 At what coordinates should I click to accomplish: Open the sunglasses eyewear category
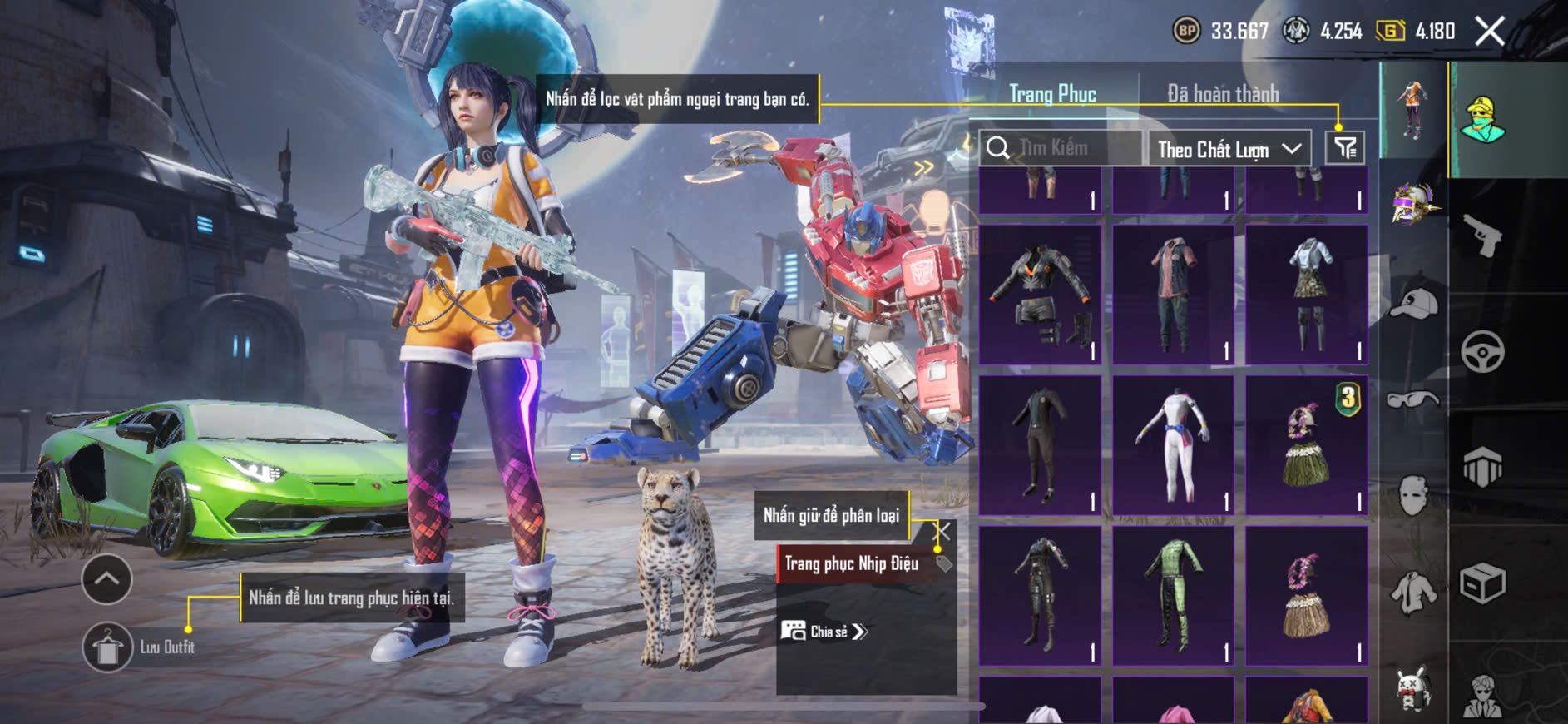pos(1413,399)
